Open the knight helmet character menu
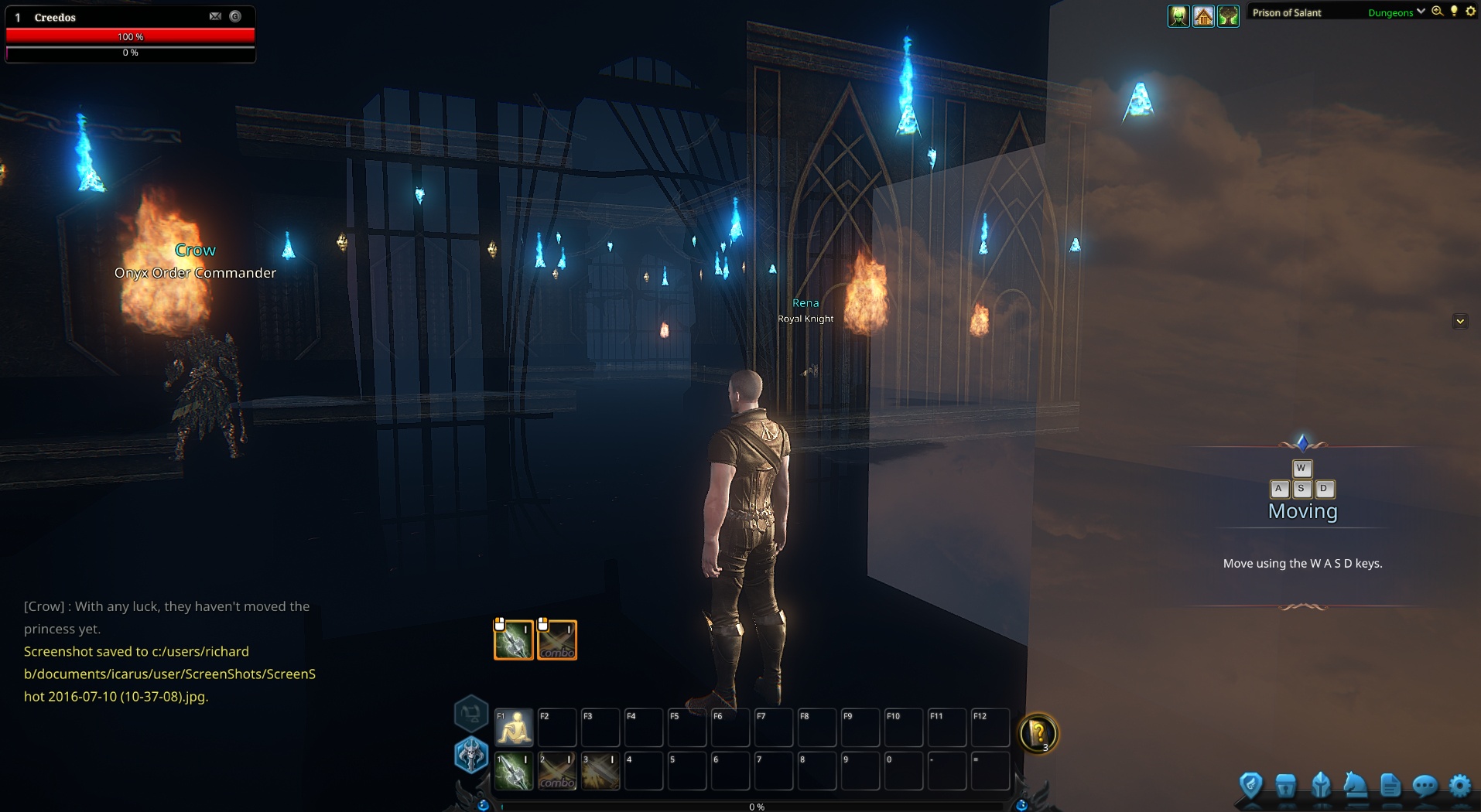This screenshot has height=812, width=1481. point(1321,786)
